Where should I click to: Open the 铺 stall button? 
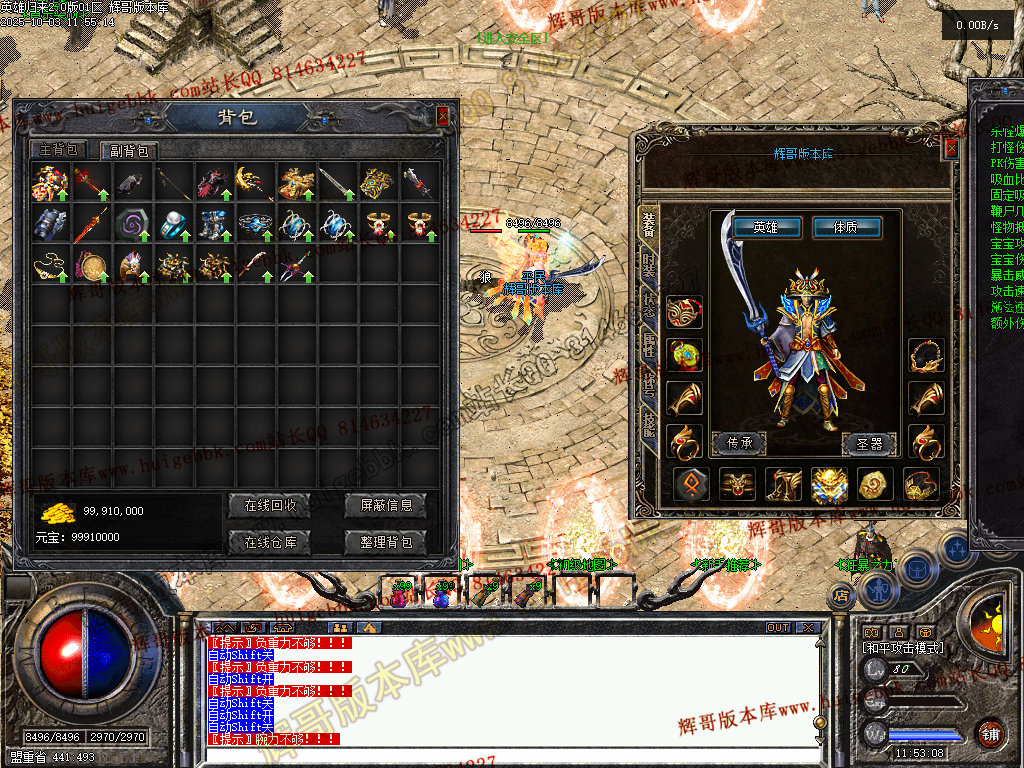point(990,731)
